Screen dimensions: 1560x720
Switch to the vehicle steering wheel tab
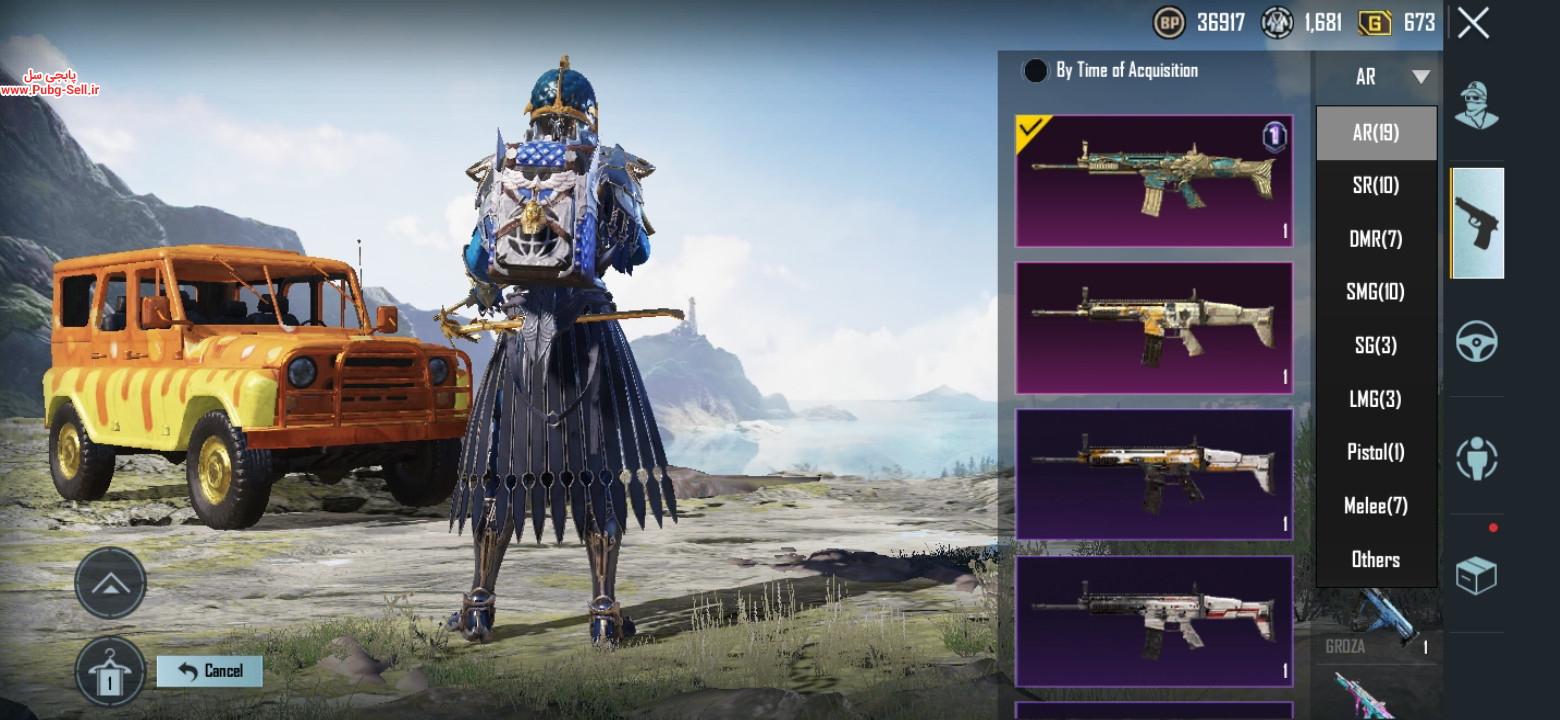[x=1476, y=342]
